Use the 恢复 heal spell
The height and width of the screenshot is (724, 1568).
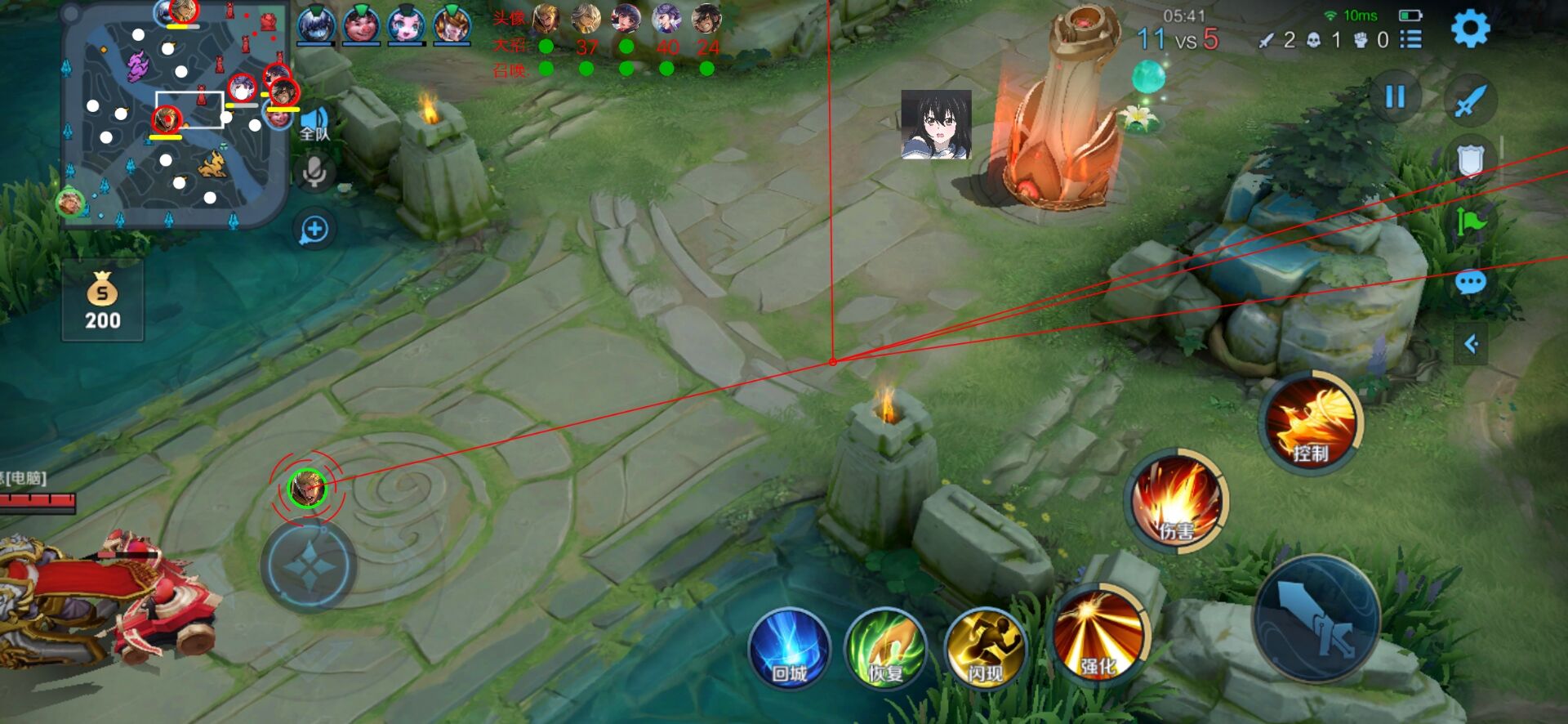coord(886,650)
